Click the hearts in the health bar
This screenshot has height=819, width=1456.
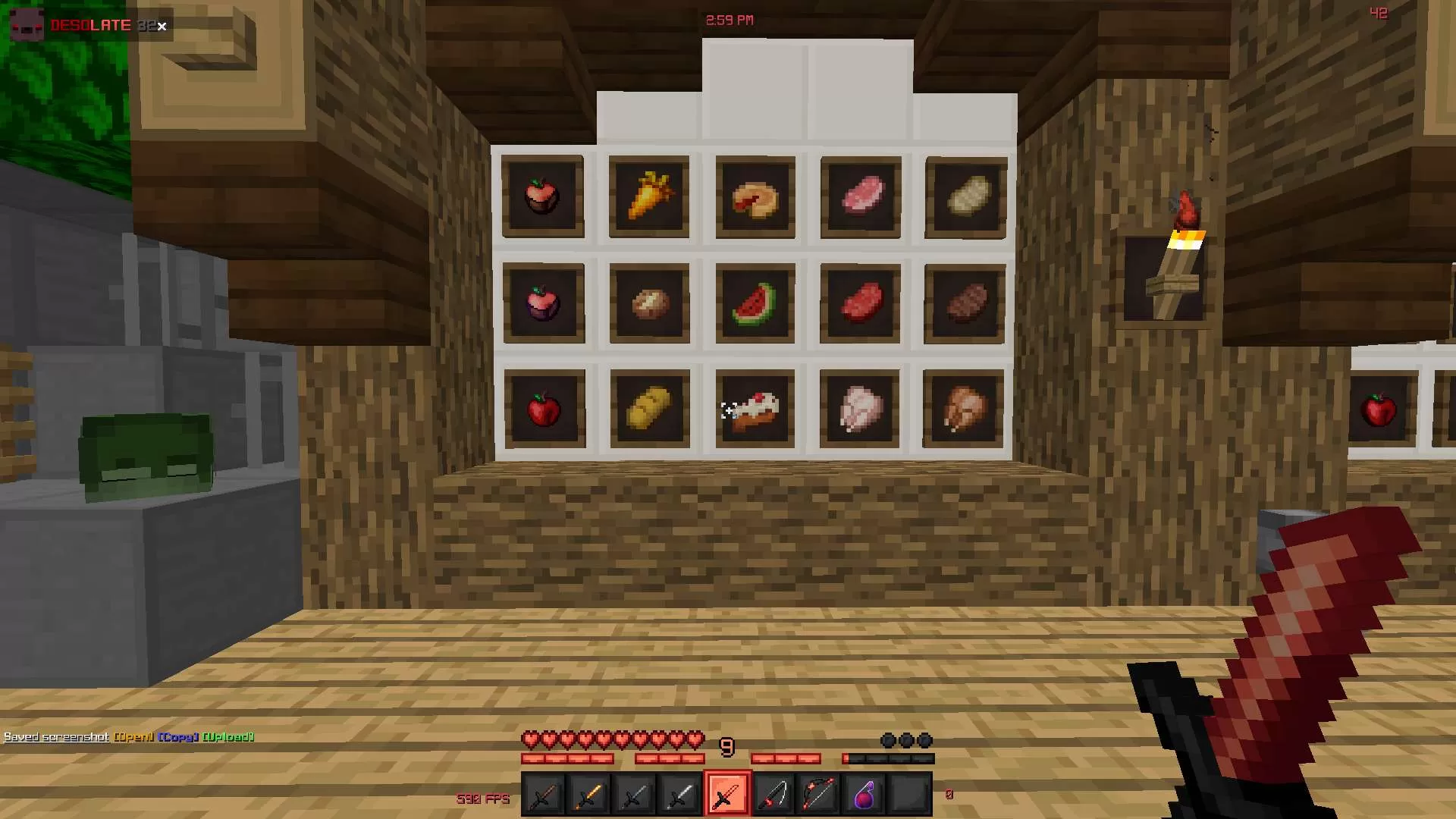tap(614, 736)
